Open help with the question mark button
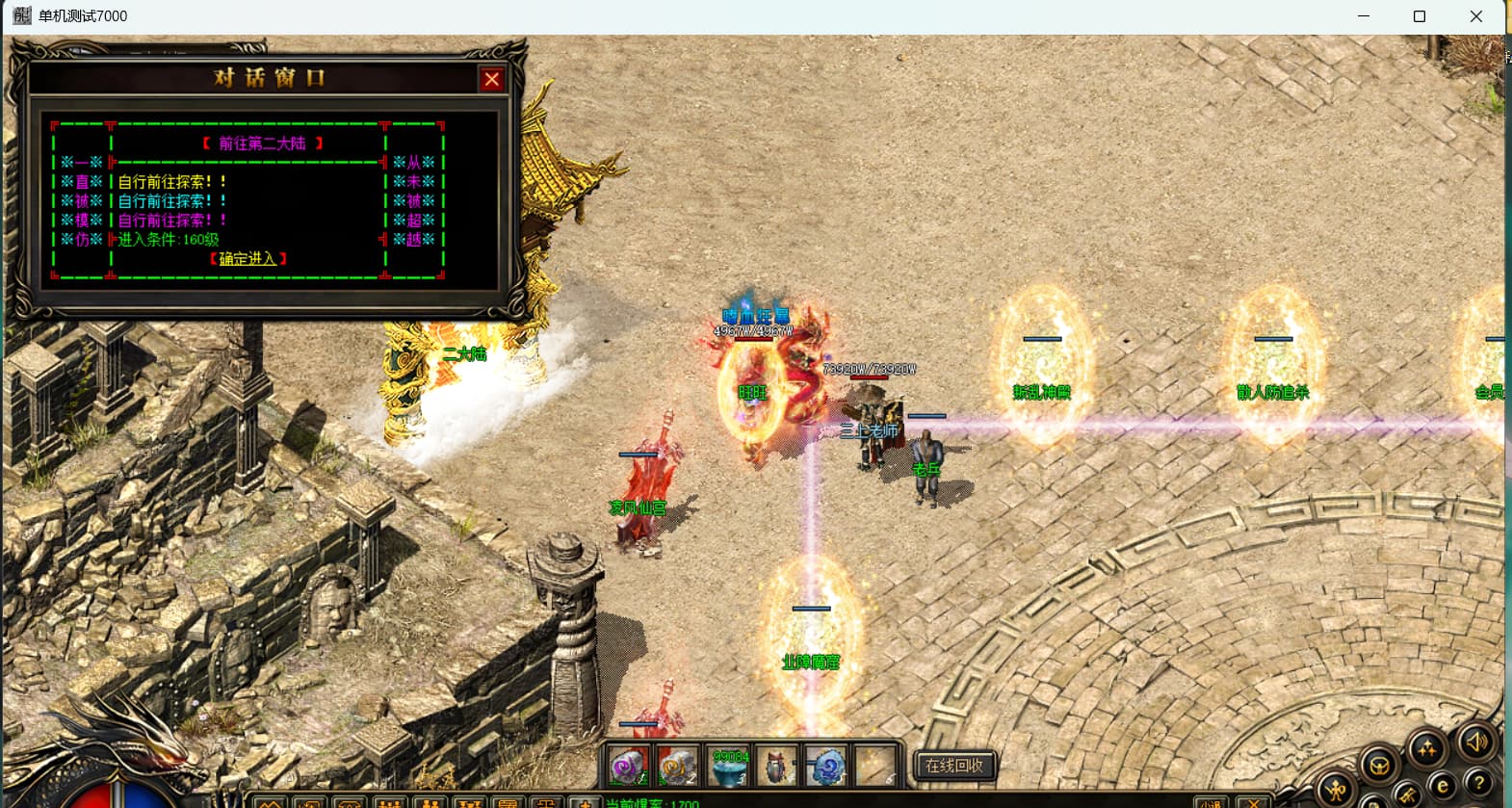The width and height of the screenshot is (1512, 808). click(1478, 782)
